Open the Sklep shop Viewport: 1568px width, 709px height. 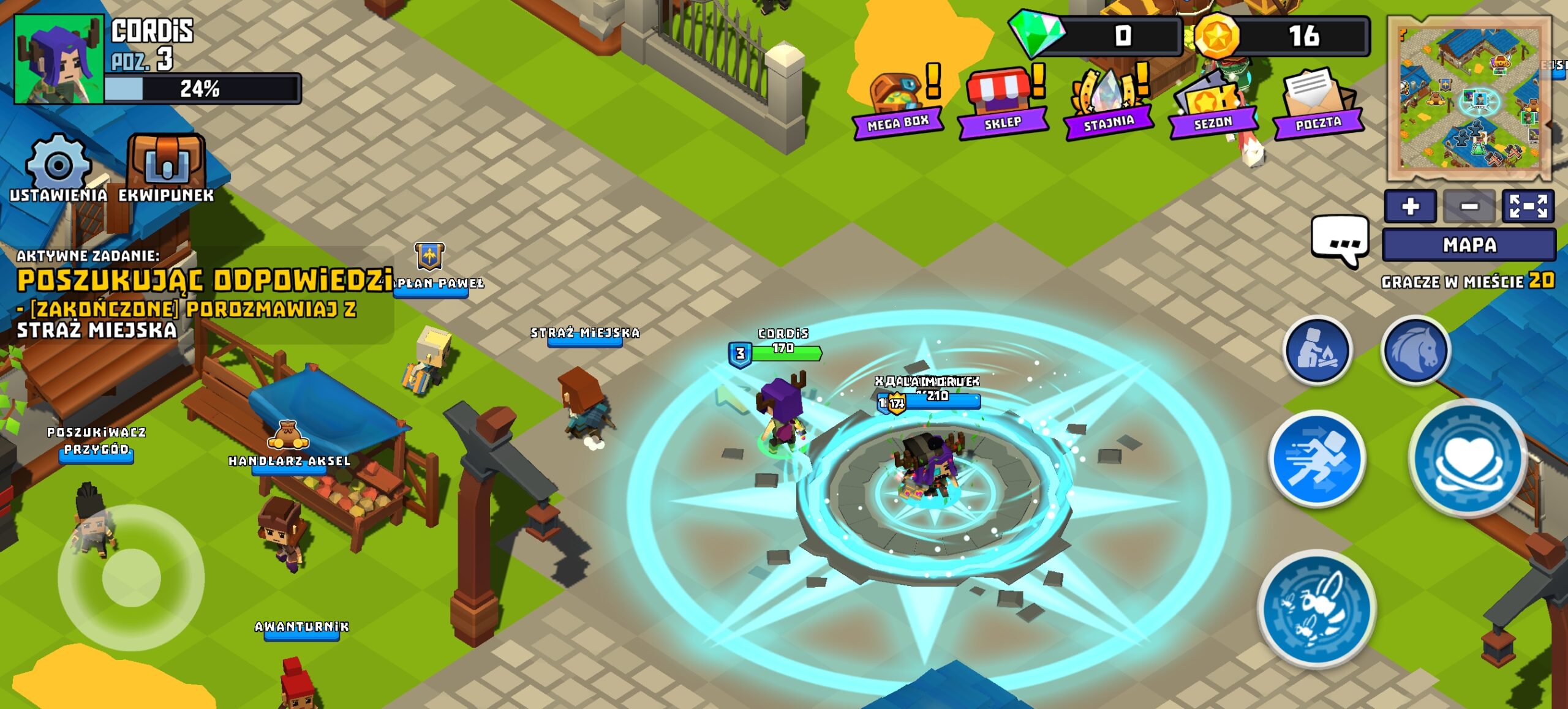pos(1003,102)
